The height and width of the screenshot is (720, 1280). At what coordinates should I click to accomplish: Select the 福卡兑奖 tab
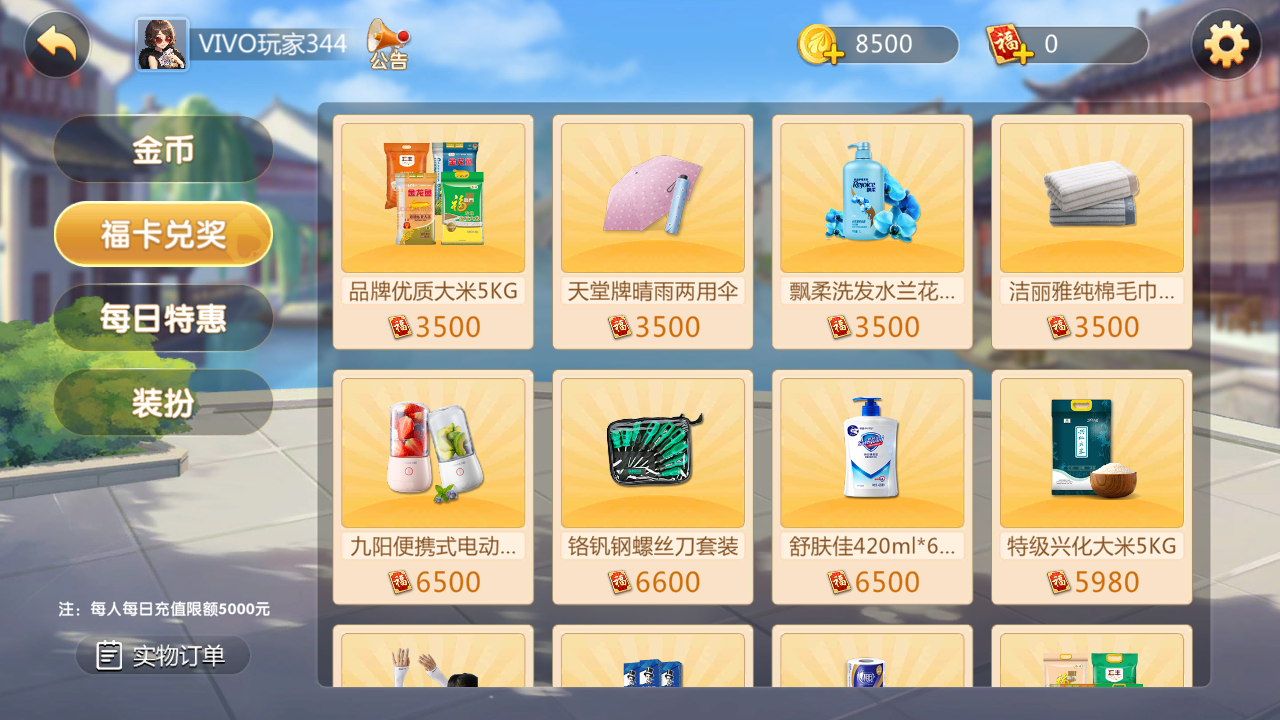click(x=162, y=232)
